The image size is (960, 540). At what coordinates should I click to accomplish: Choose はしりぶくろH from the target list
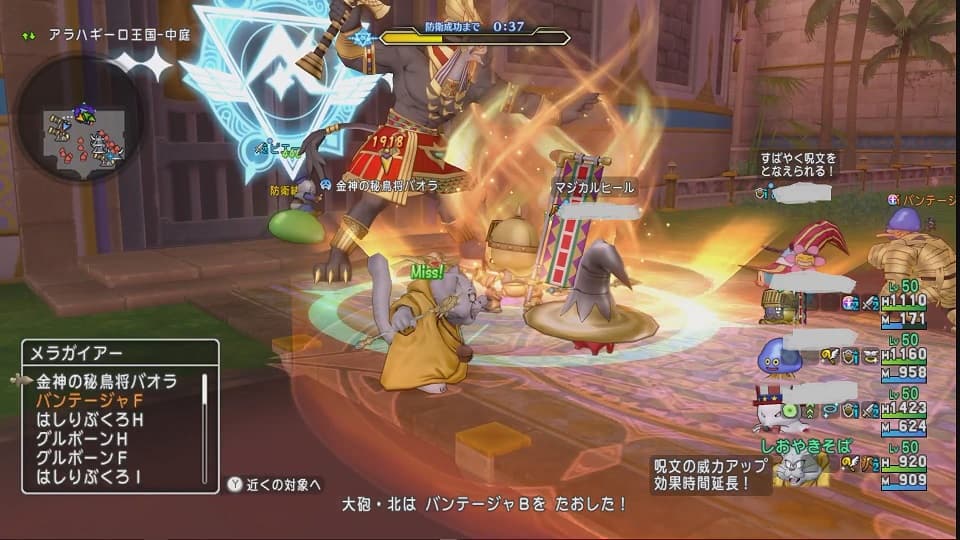coord(90,419)
